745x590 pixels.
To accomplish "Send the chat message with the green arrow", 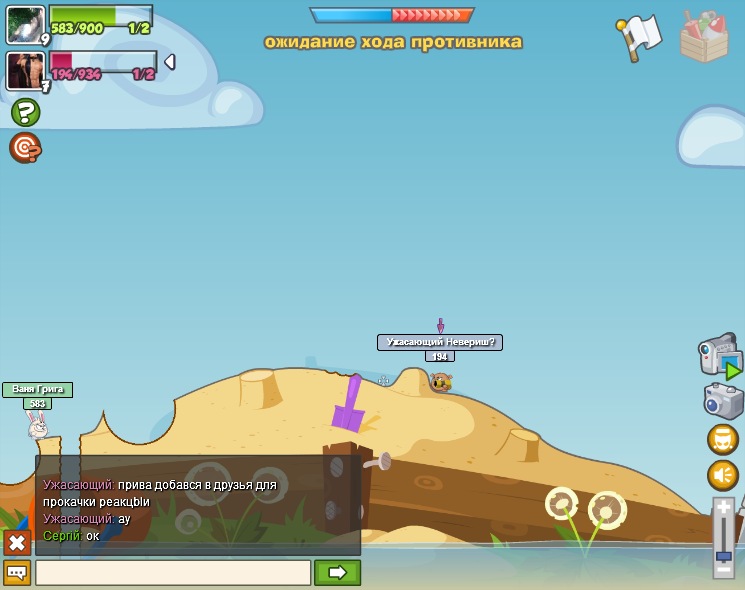I will (x=337, y=573).
